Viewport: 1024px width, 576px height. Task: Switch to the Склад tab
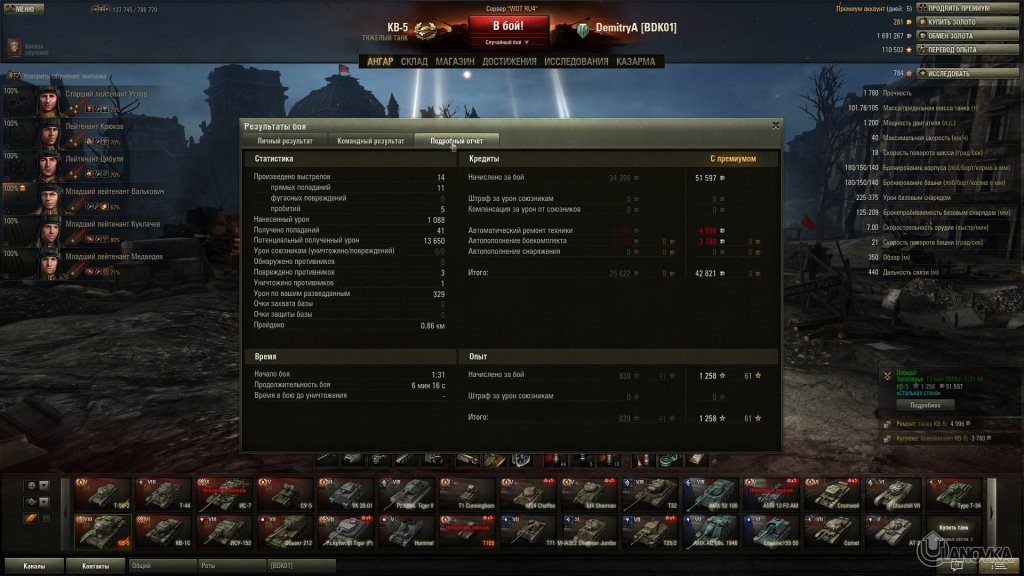[414, 61]
